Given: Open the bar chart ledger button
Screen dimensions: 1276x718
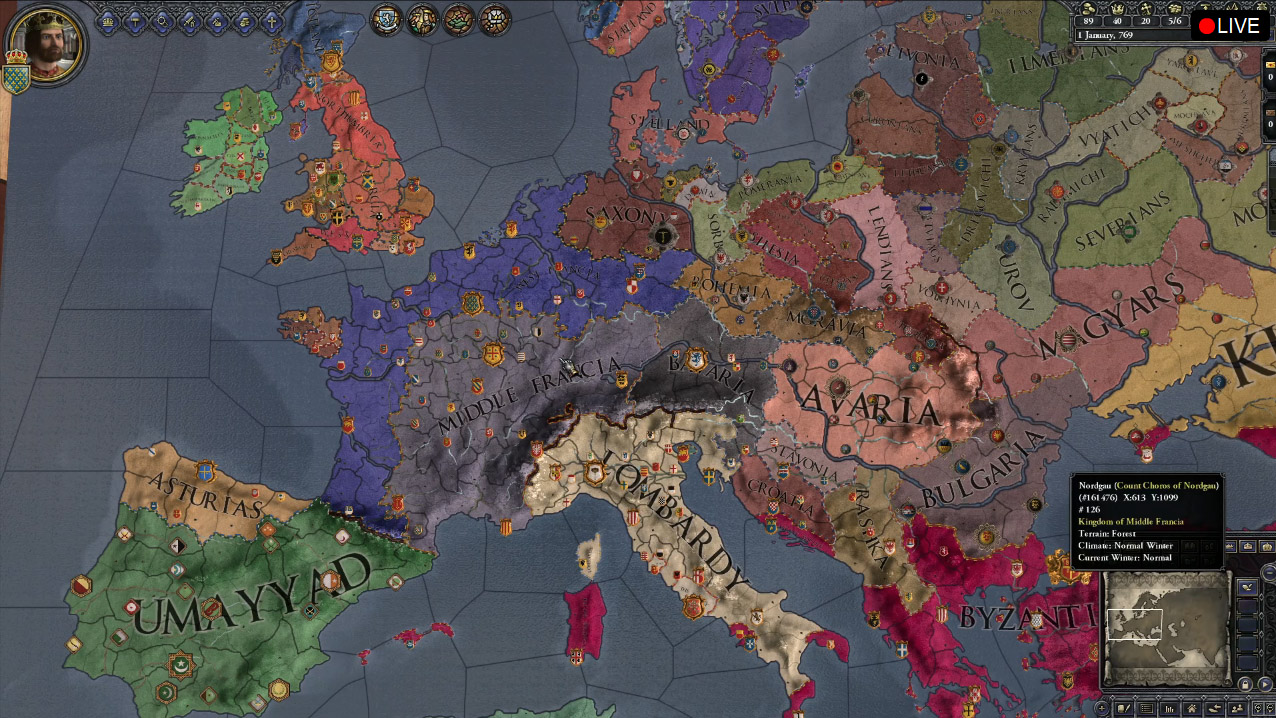Looking at the screenshot, I should click(1168, 709).
